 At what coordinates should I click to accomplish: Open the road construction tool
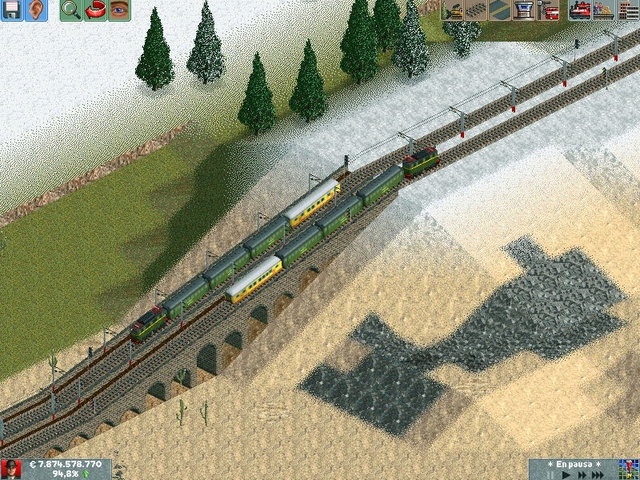[499, 11]
